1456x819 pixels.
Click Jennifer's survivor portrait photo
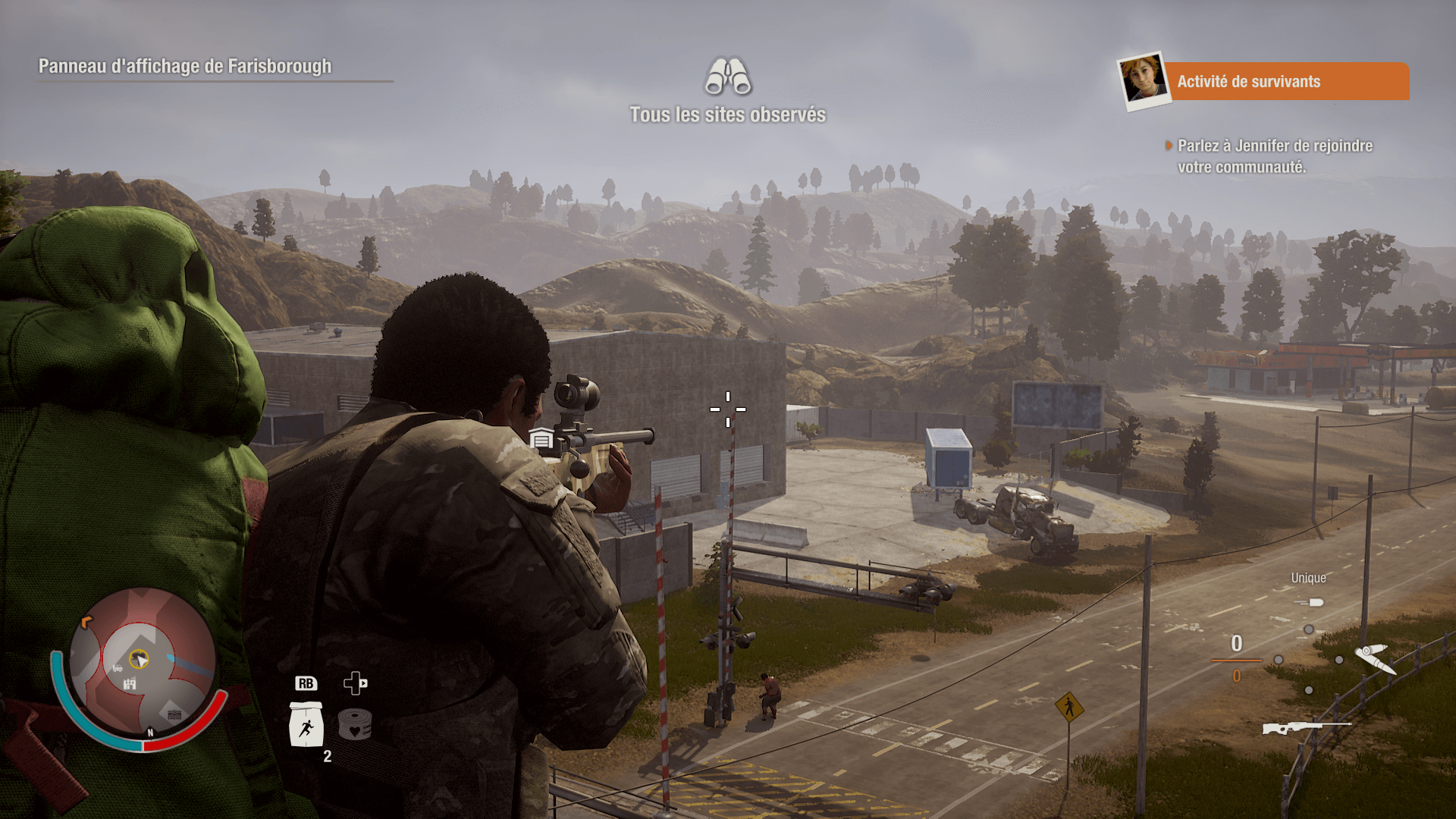click(1143, 79)
